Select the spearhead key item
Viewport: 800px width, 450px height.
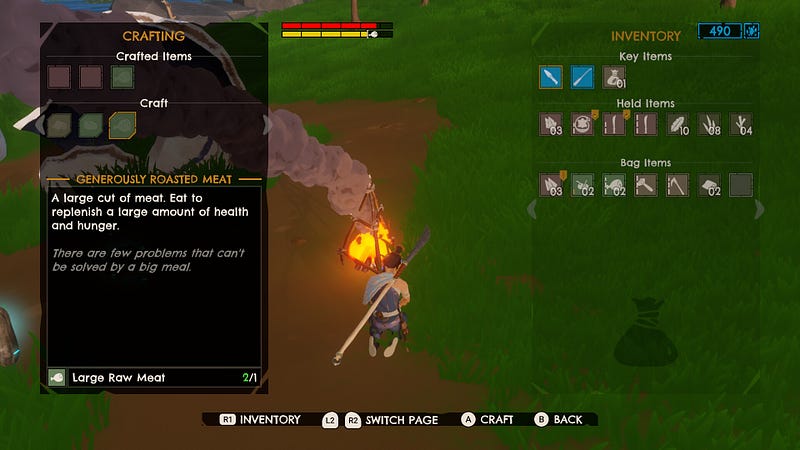click(550, 77)
